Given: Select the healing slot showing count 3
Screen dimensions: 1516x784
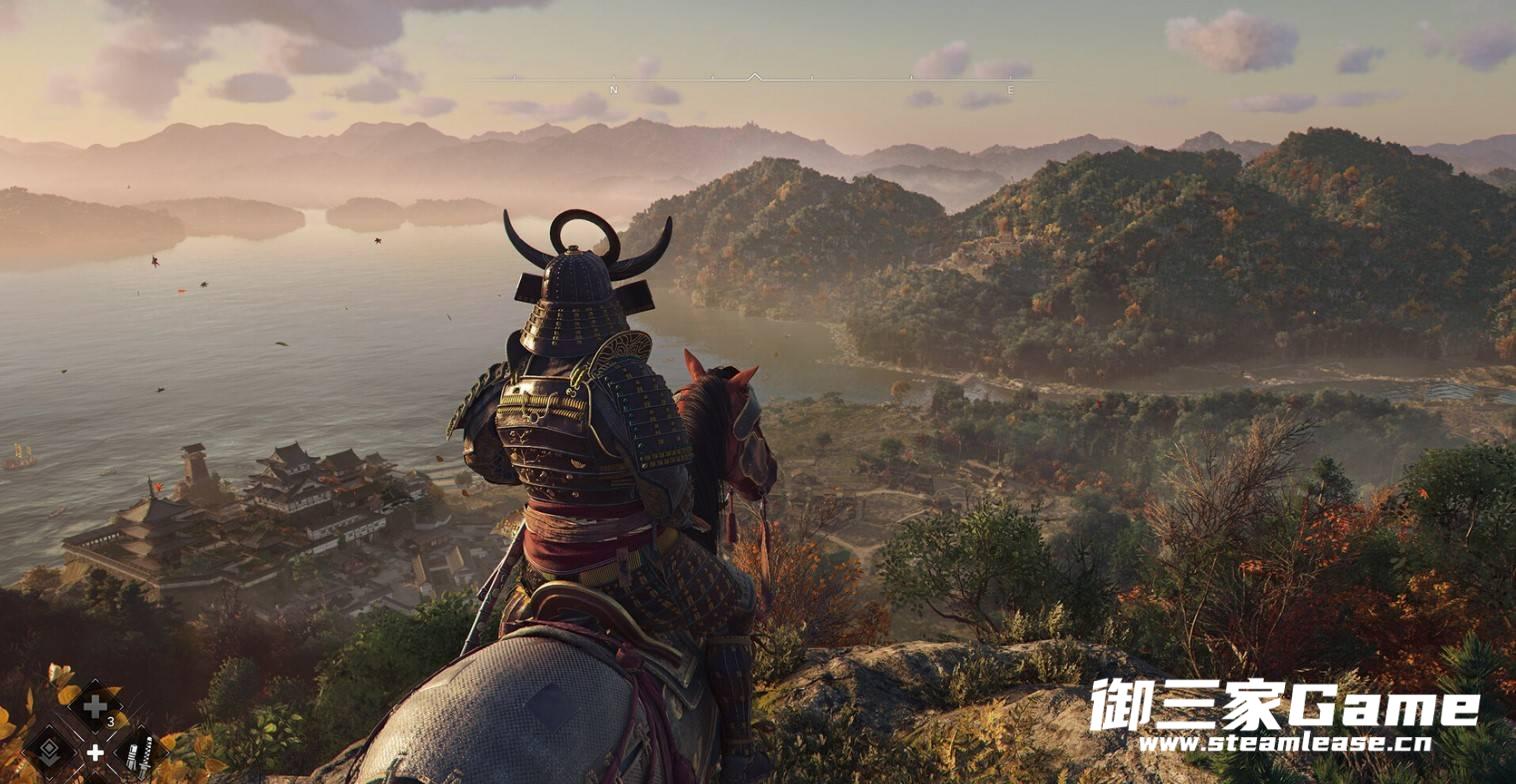Looking at the screenshot, I should coord(96,708).
